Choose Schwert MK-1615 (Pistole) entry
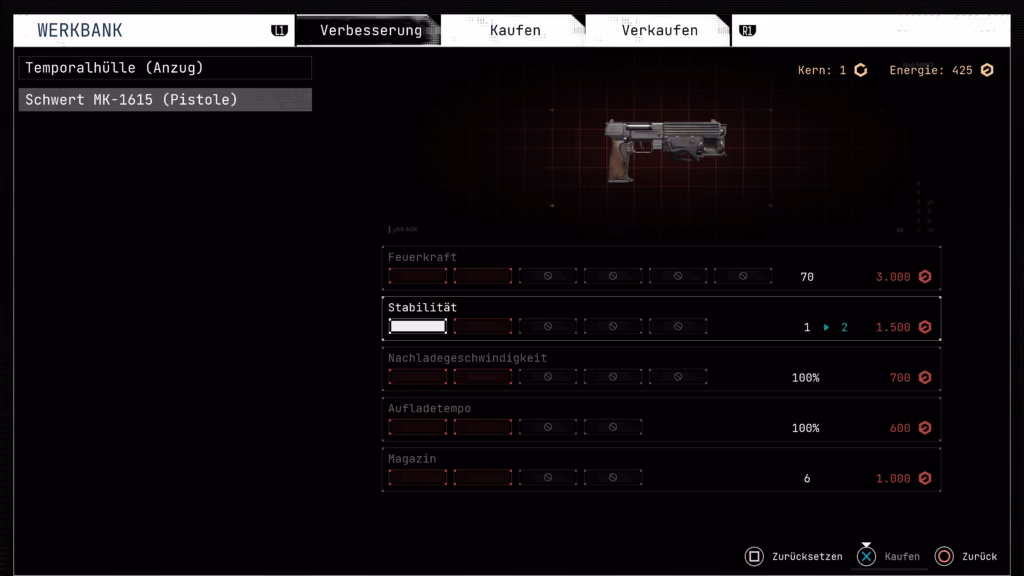The image size is (1024, 576). coord(165,100)
